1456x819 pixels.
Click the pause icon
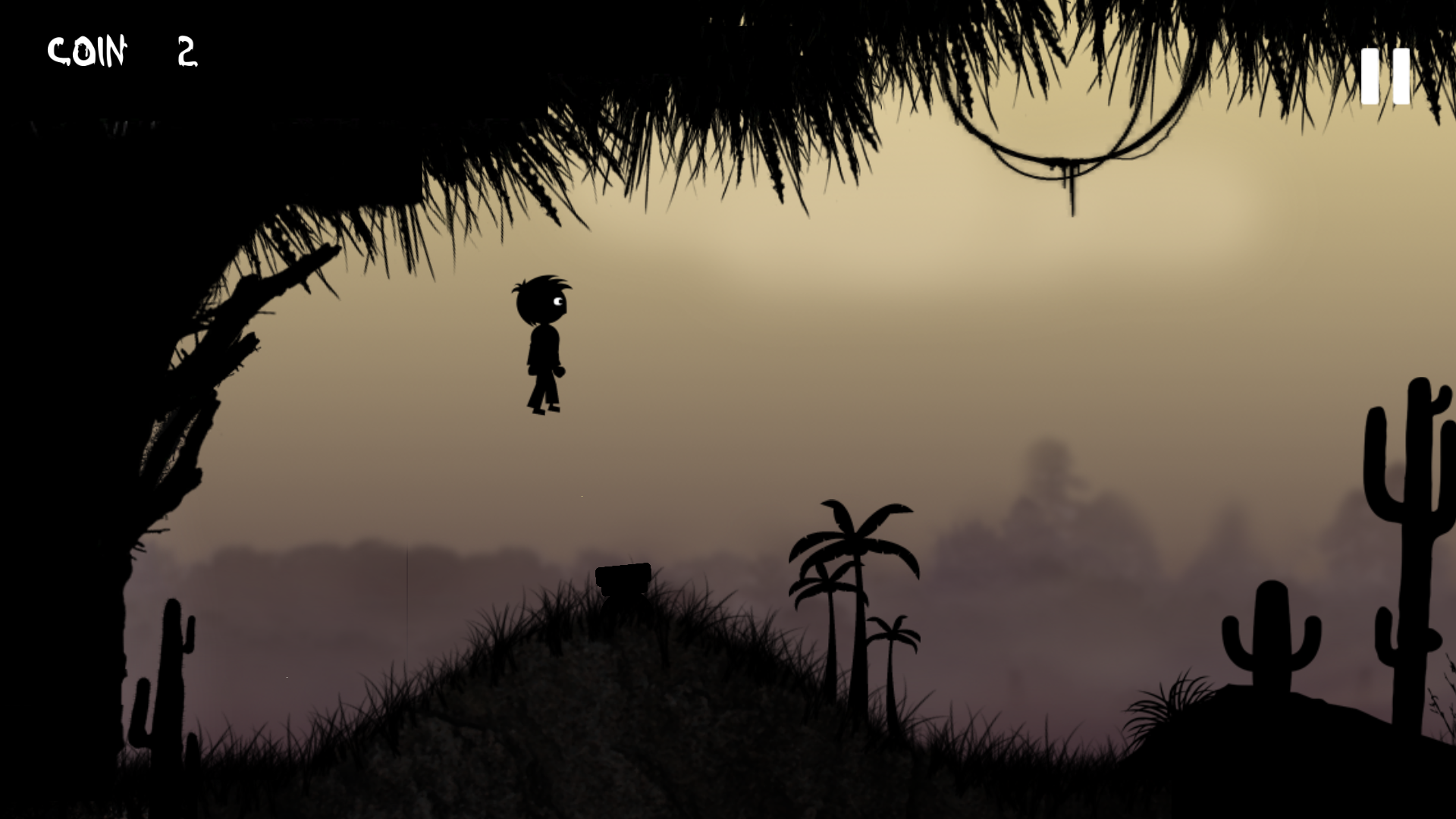[x=1385, y=76]
